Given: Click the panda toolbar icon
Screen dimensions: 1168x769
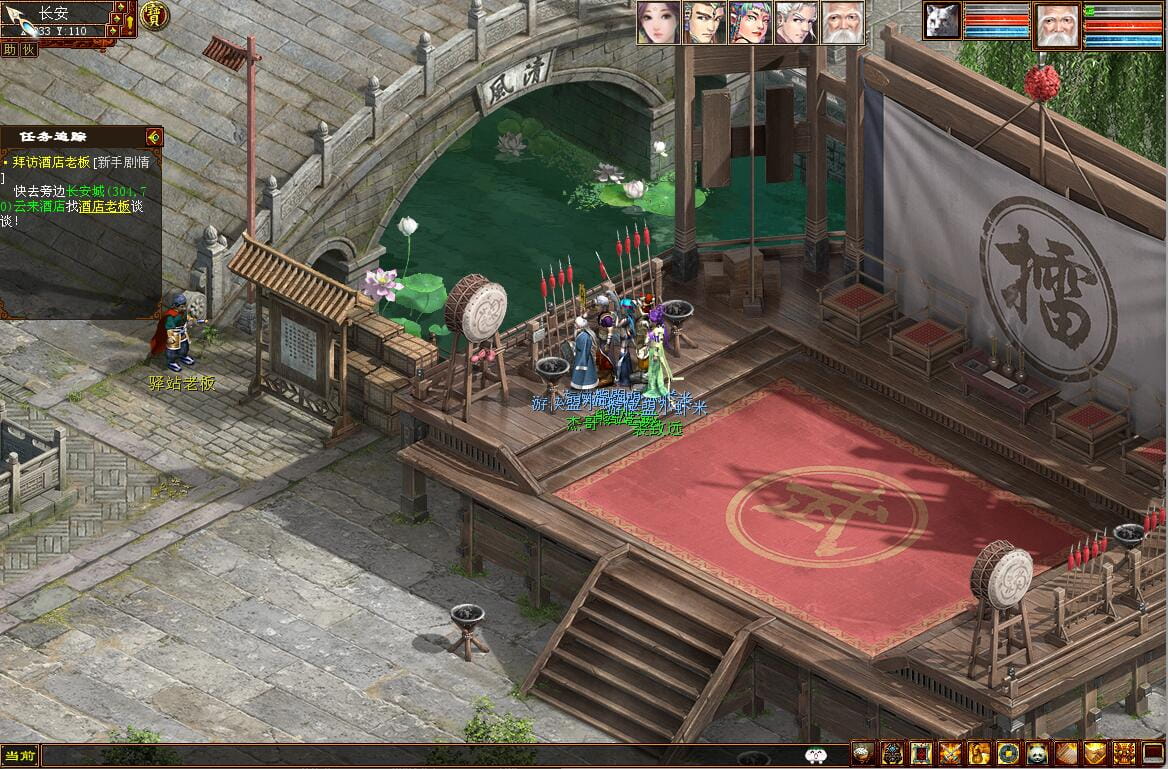Looking at the screenshot, I should point(1037,754).
